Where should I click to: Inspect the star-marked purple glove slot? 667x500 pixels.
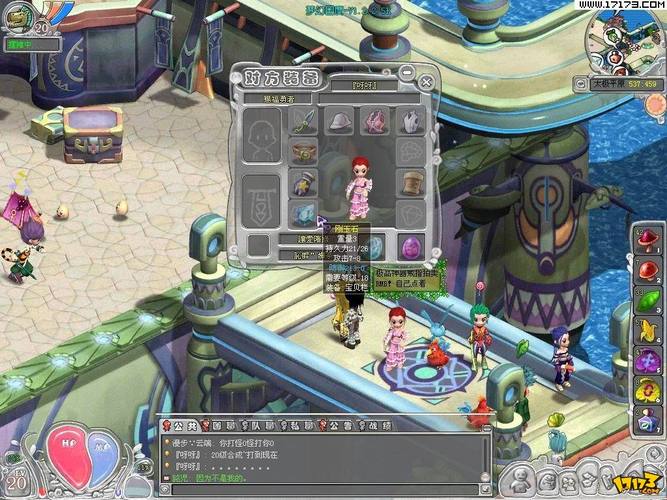tap(304, 183)
